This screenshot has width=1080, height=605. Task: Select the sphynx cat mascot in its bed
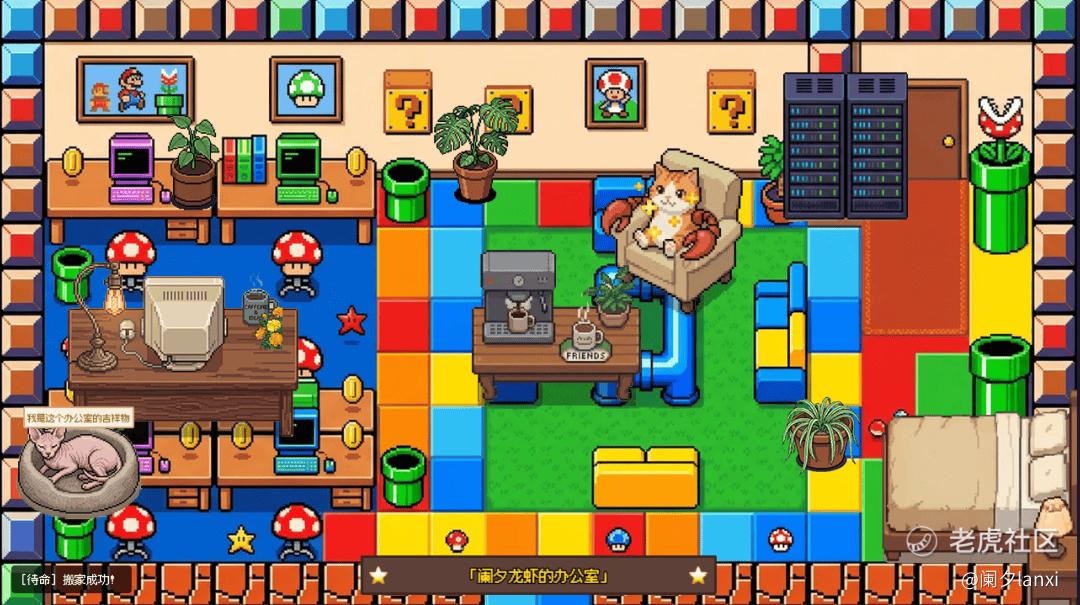(77, 464)
